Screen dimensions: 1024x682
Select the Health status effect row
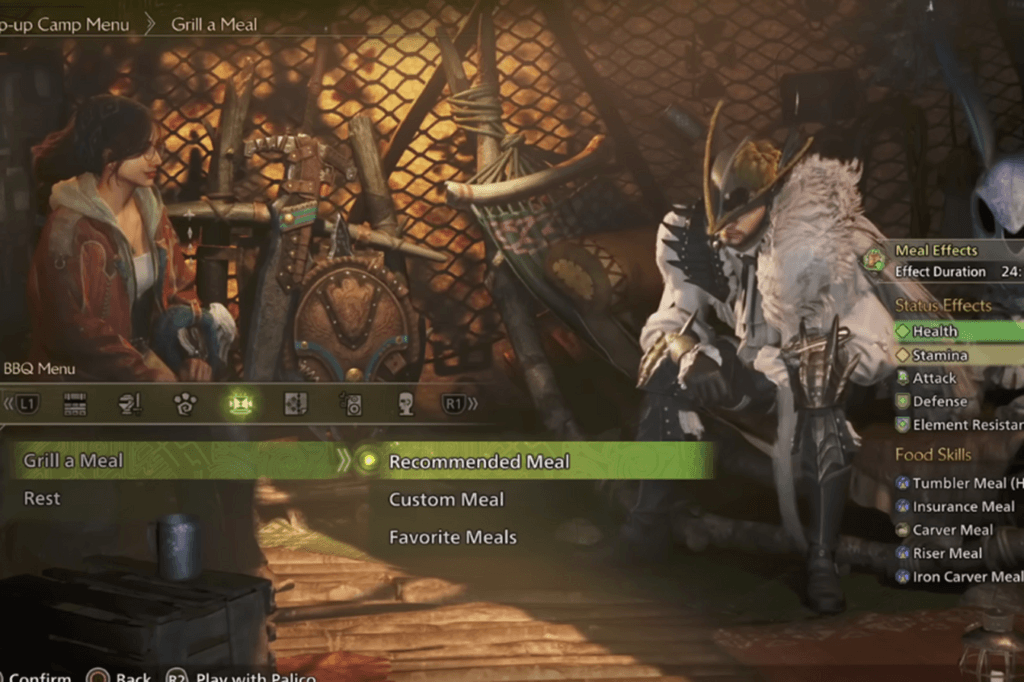(x=935, y=331)
